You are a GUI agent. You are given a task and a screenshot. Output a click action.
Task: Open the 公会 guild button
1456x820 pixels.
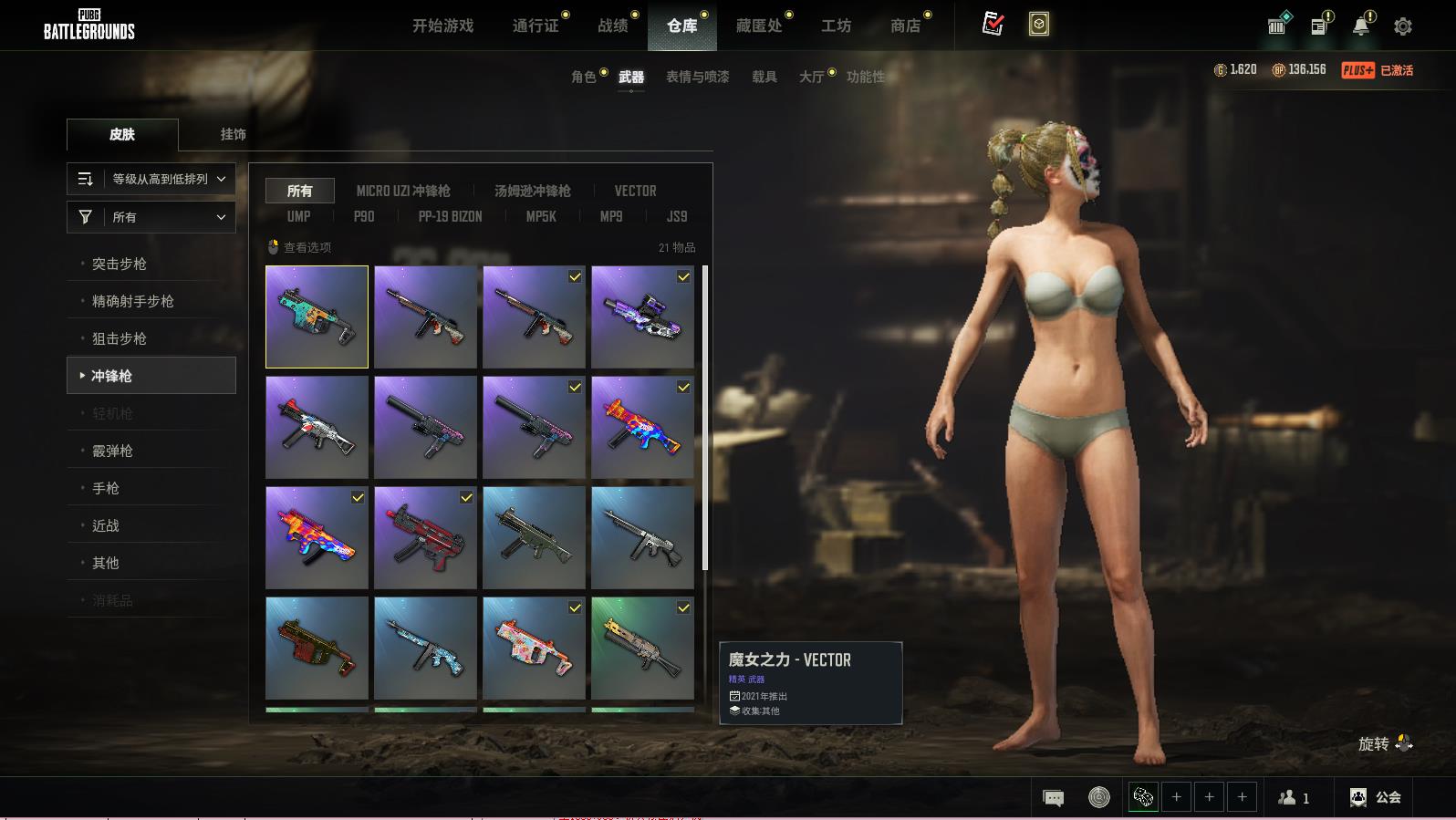click(x=1376, y=797)
